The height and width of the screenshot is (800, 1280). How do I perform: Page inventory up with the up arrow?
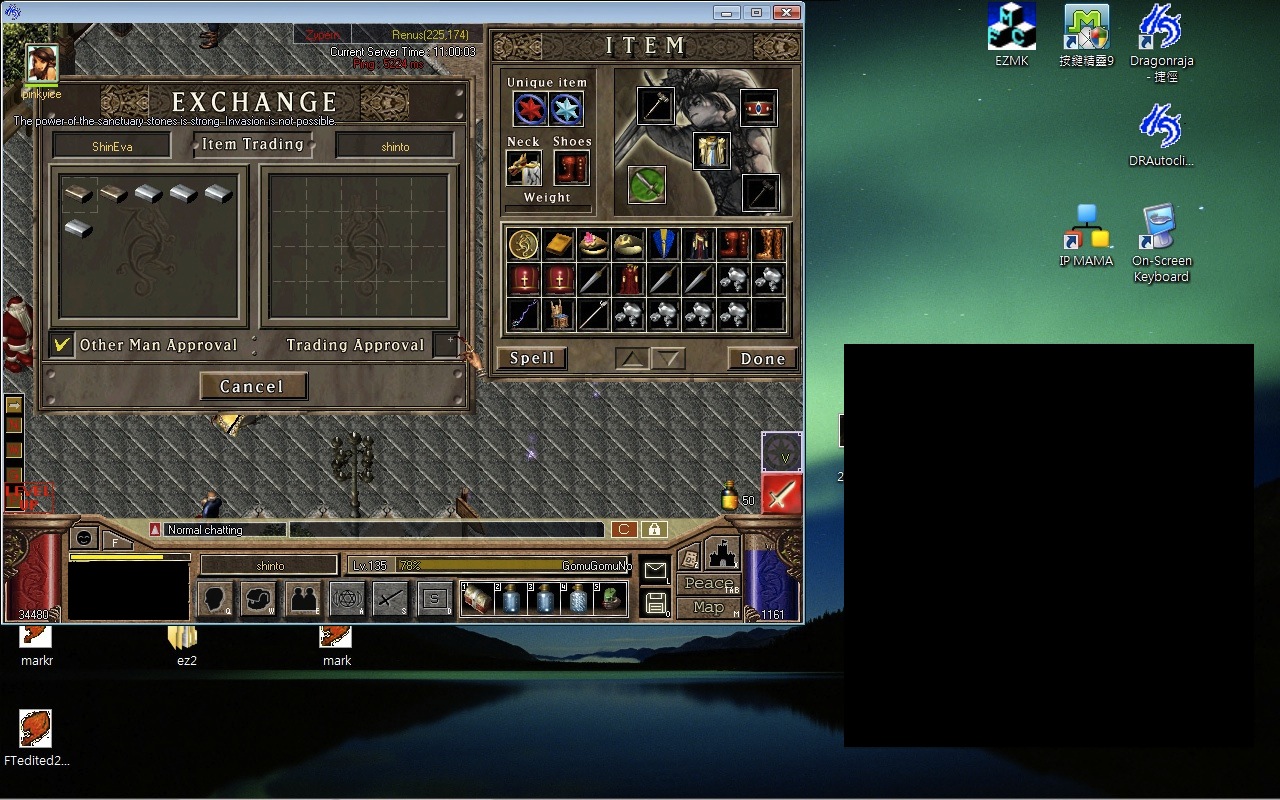(x=631, y=358)
